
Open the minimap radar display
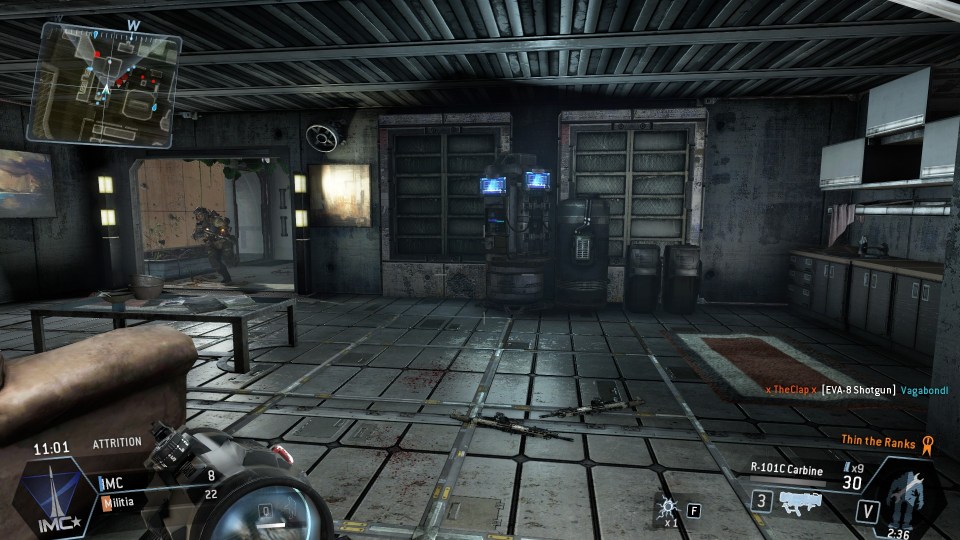pos(104,82)
